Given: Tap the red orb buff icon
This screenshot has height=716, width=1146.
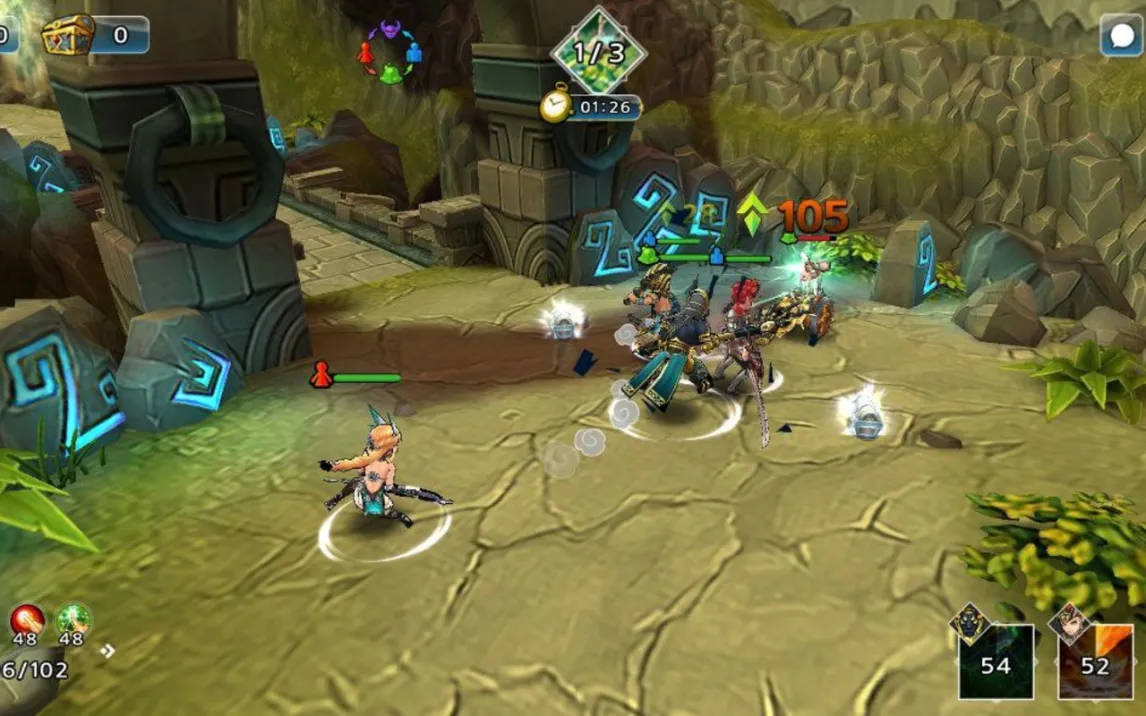Looking at the screenshot, I should point(27,620).
